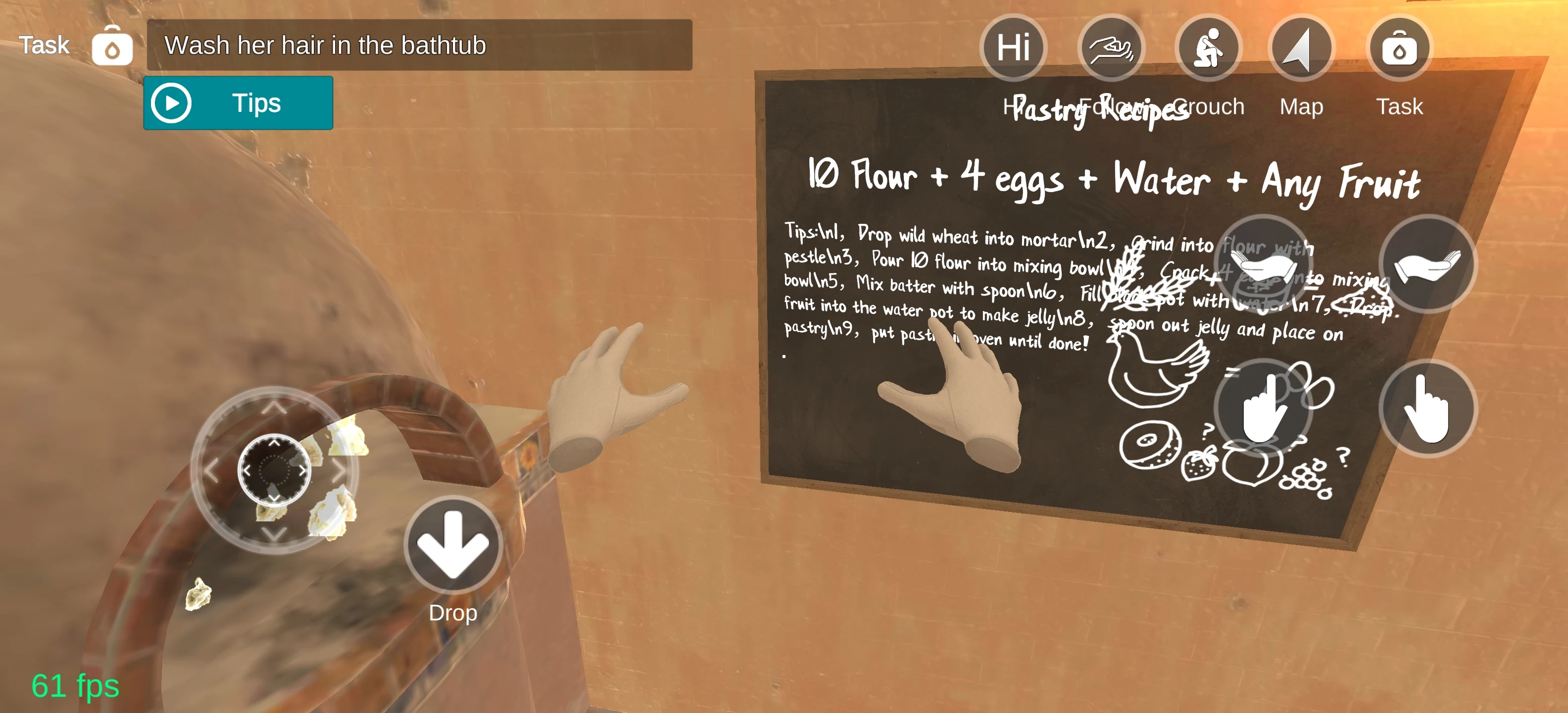Tap the right pointing-finger interact icon
Image resolution: width=1568 pixels, height=713 pixels.
(x=1427, y=409)
